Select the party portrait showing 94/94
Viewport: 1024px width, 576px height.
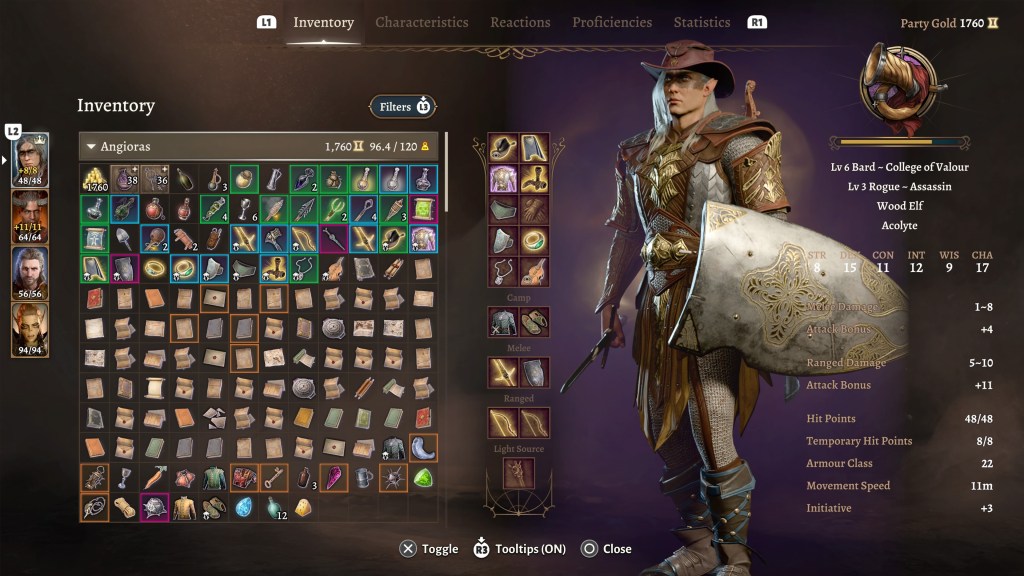point(30,328)
